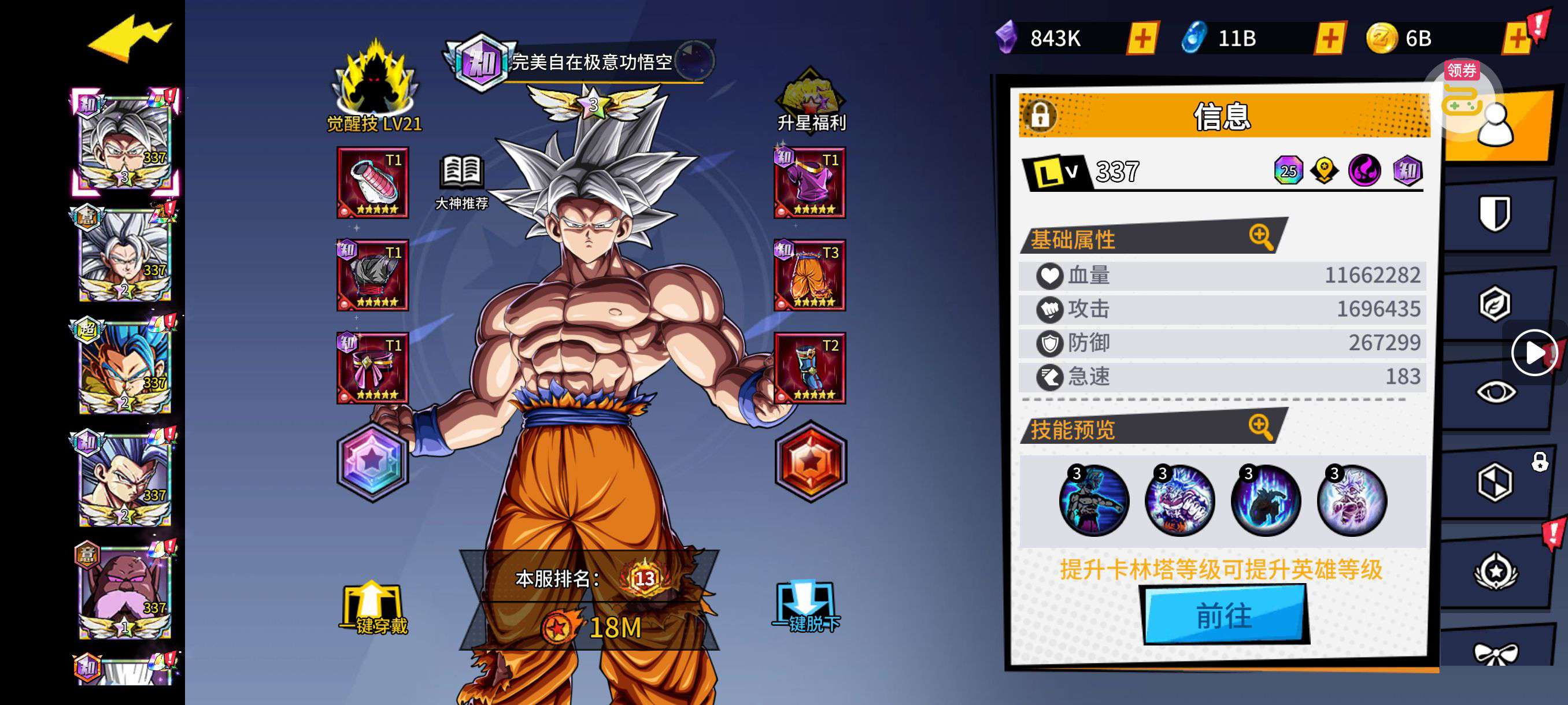Switch to the eye side tab

point(1495,392)
